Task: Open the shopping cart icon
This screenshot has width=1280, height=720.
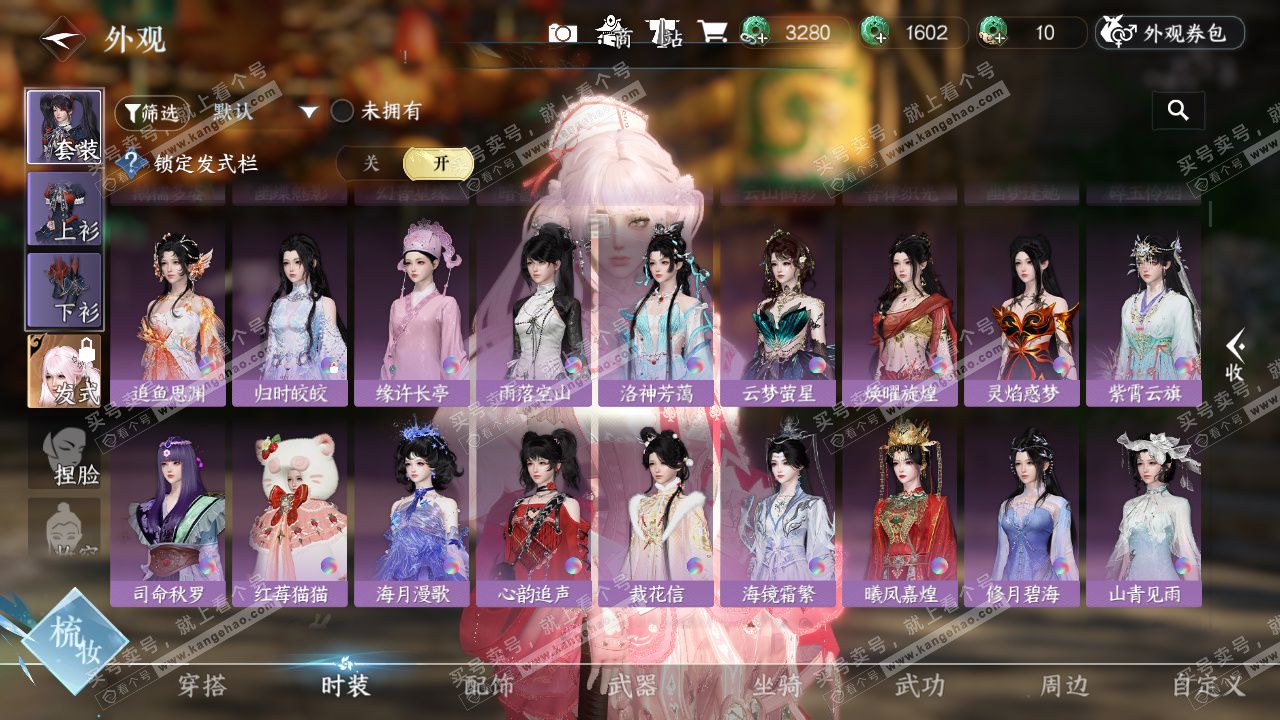Action: coord(712,33)
